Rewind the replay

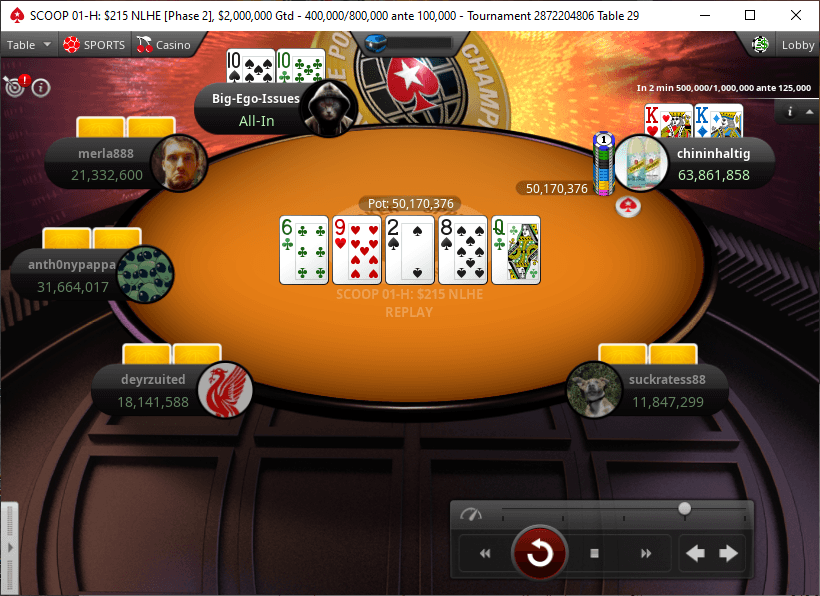(x=485, y=553)
